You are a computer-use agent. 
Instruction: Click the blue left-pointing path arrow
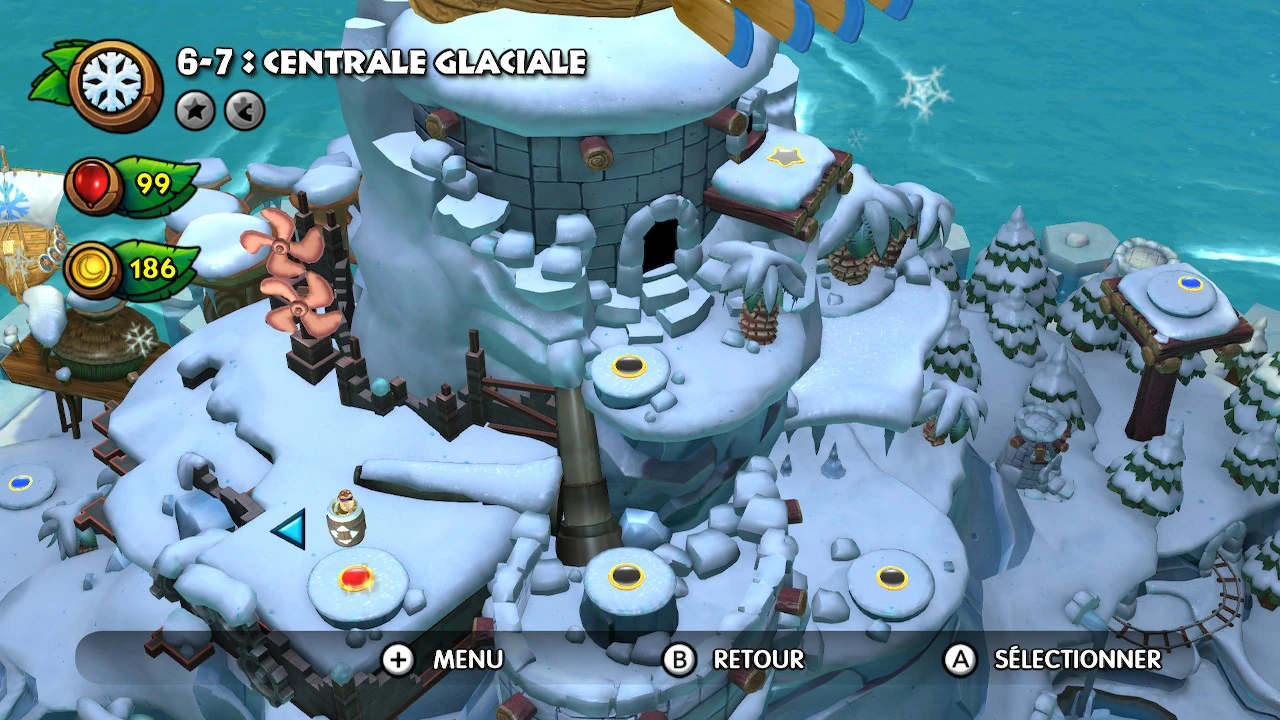pos(290,529)
